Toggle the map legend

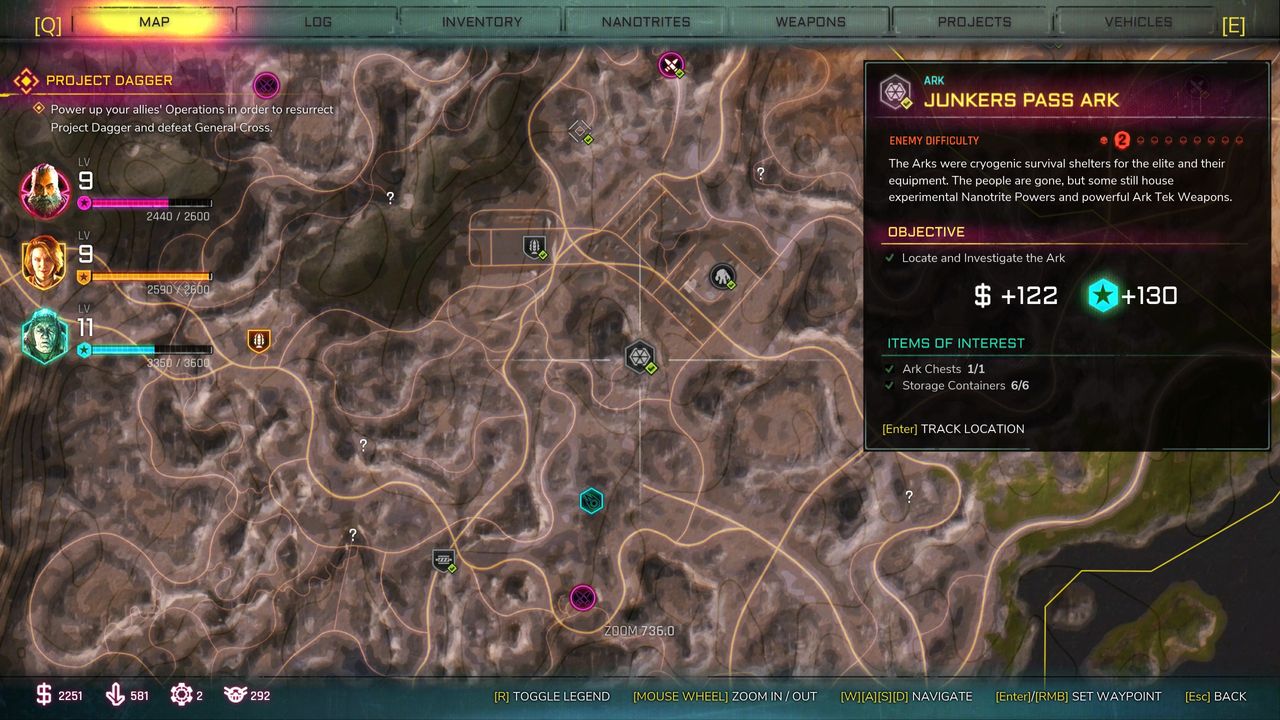[551, 696]
